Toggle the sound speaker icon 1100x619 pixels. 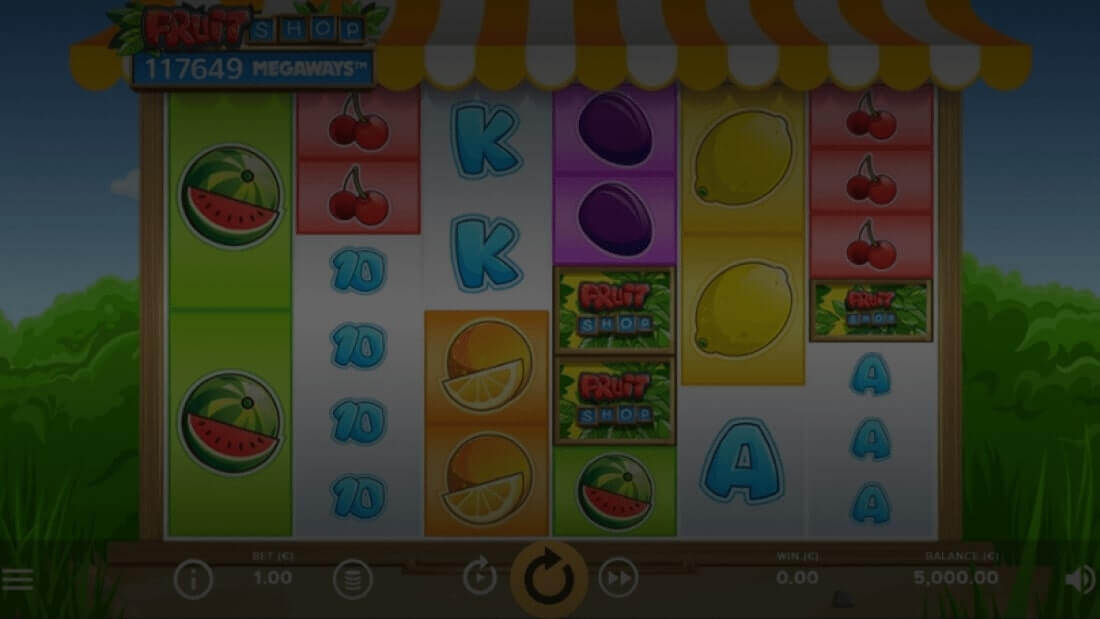coord(1079,579)
